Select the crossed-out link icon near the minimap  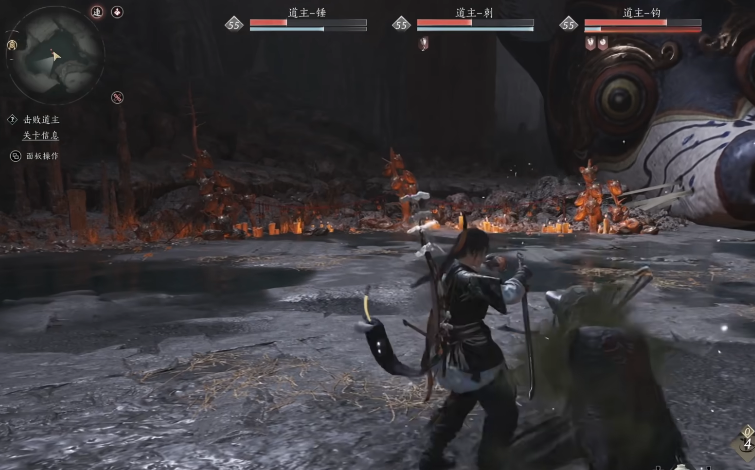117,97
